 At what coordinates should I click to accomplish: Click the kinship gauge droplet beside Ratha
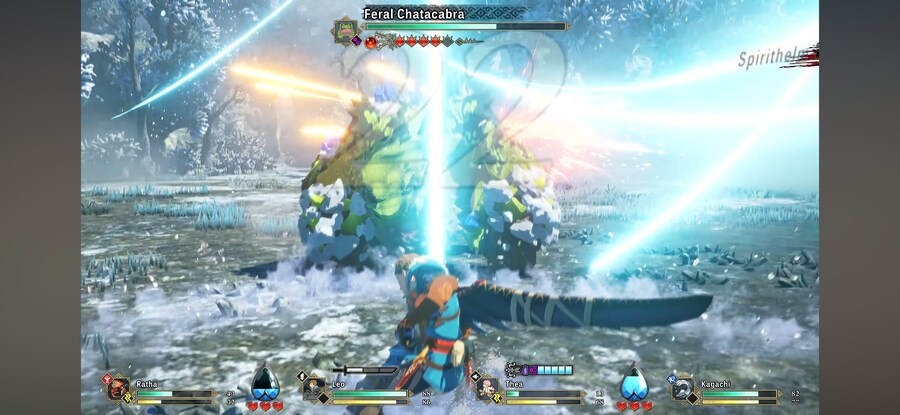pos(264,383)
